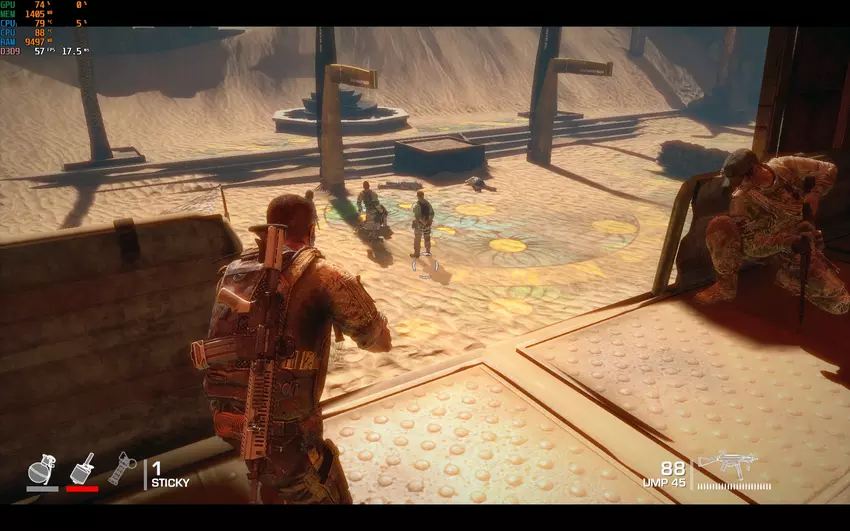850x531 pixels.
Task: Click the UMP 45 weapon icon
Action: click(727, 463)
